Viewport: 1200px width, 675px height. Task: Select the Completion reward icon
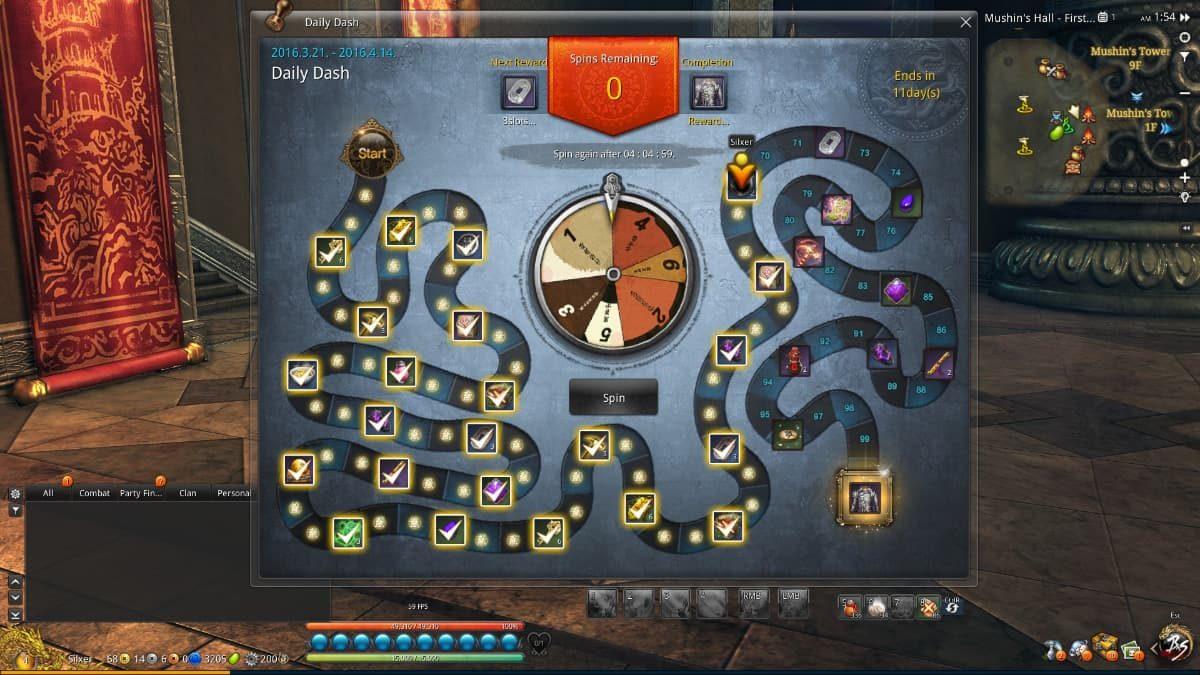point(708,92)
